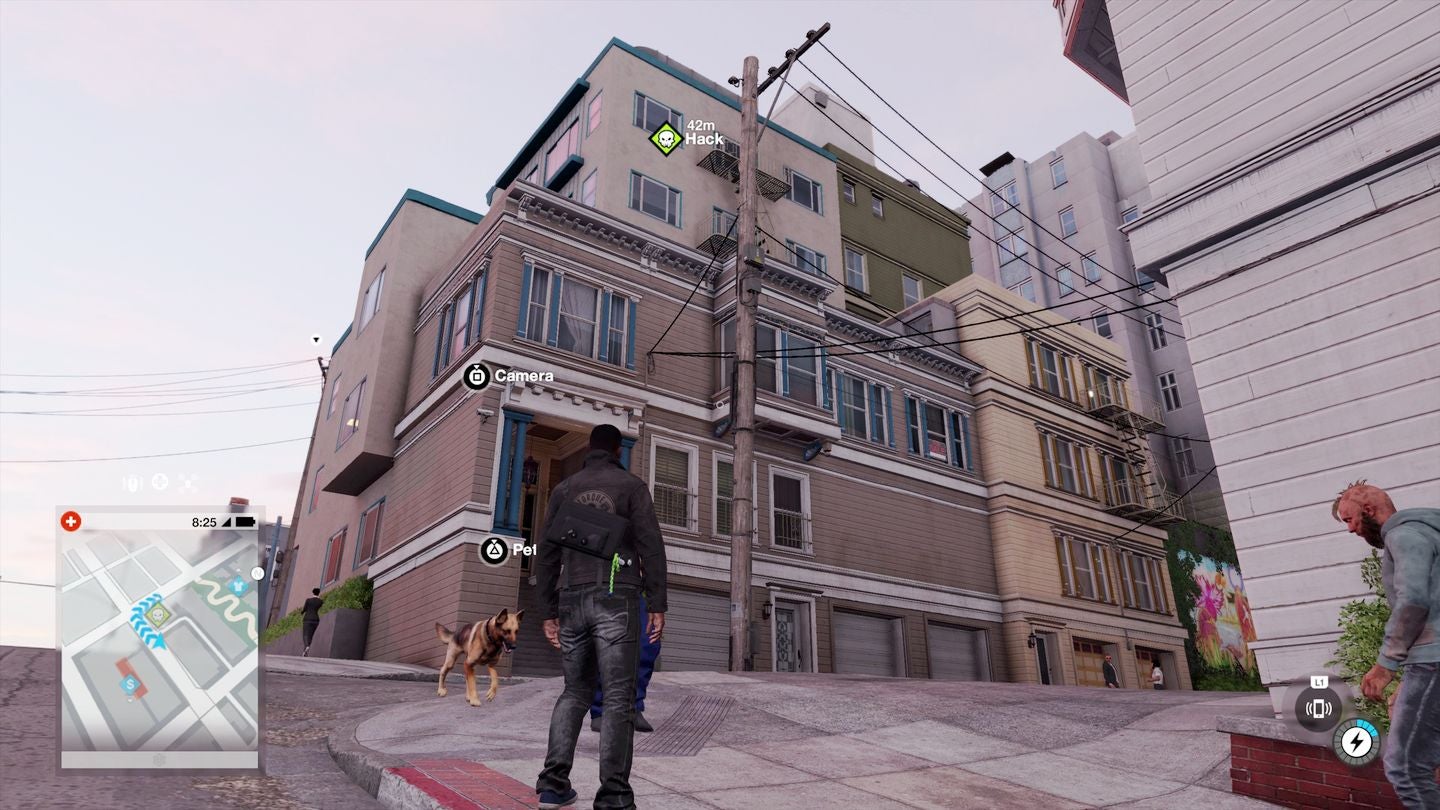Click the circular charge gauge around the lightning bolt
The image size is (1440, 810).
1372,725
